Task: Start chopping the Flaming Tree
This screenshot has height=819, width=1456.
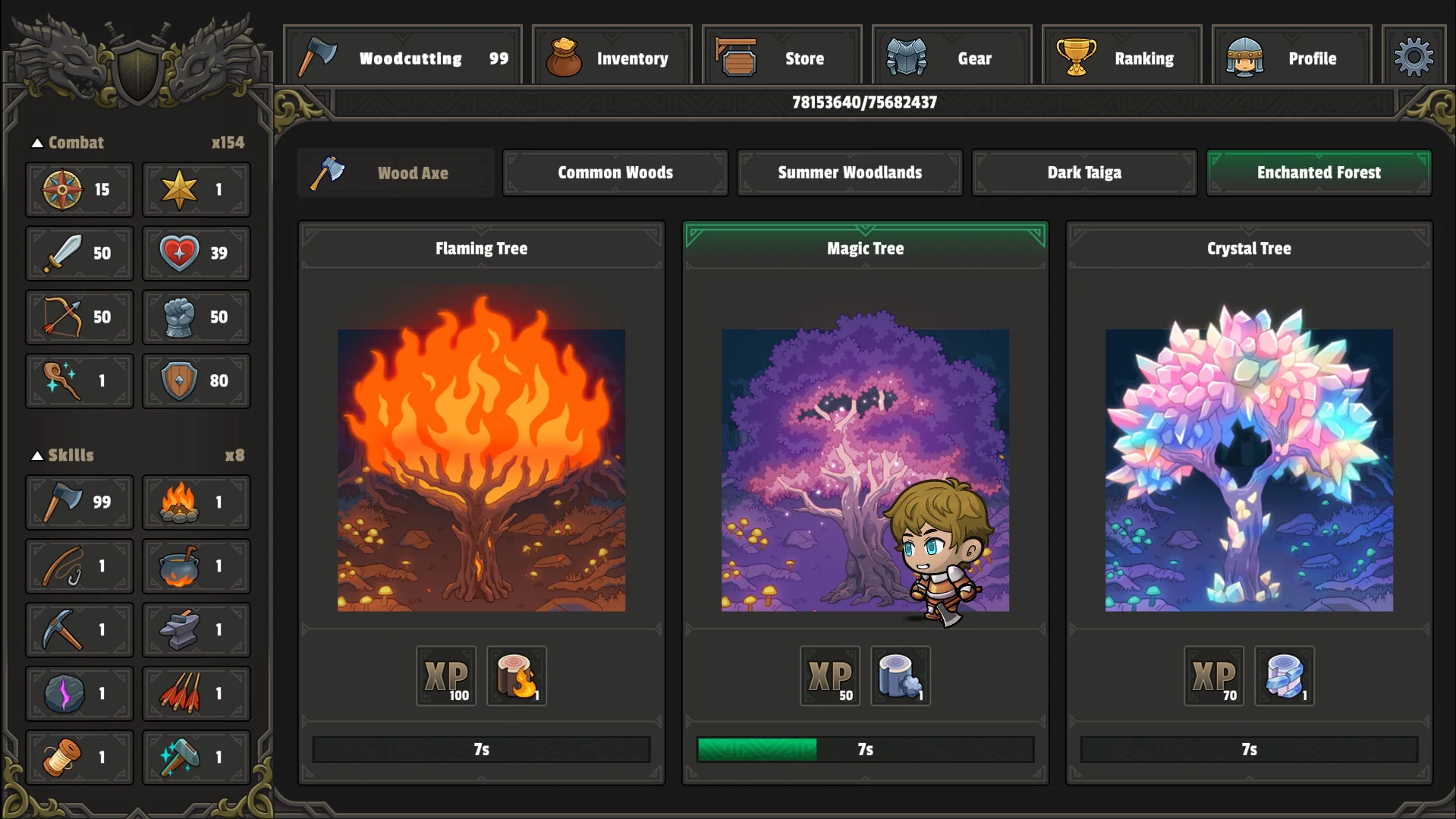Action: coord(481,470)
